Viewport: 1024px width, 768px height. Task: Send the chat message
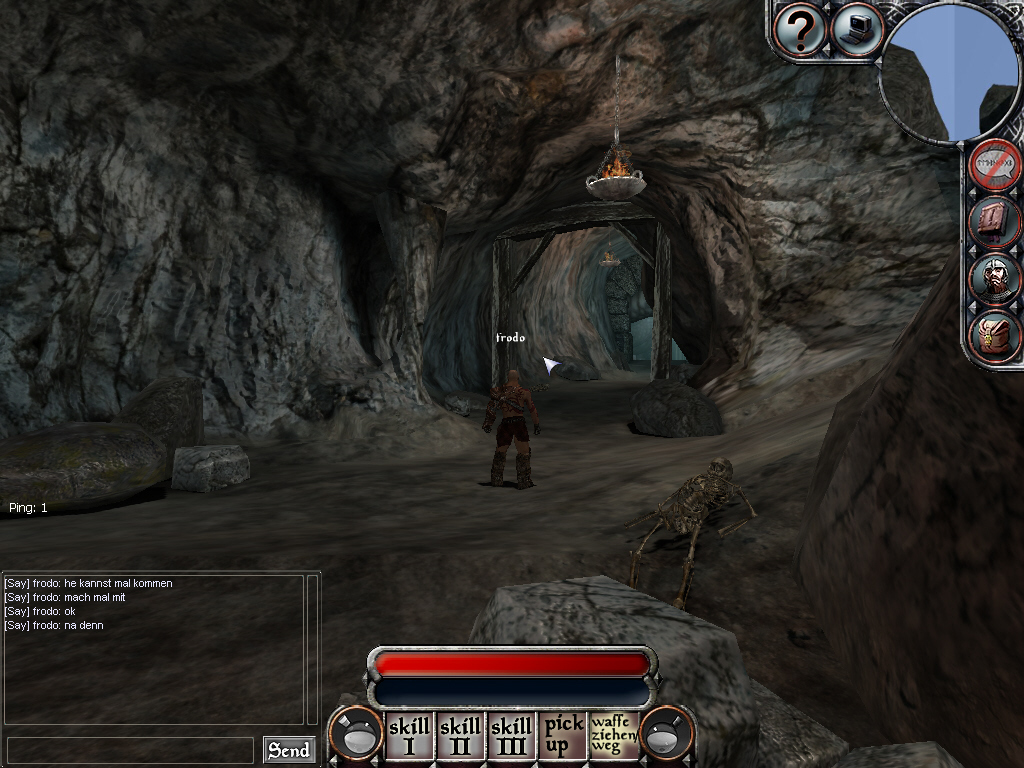point(288,750)
